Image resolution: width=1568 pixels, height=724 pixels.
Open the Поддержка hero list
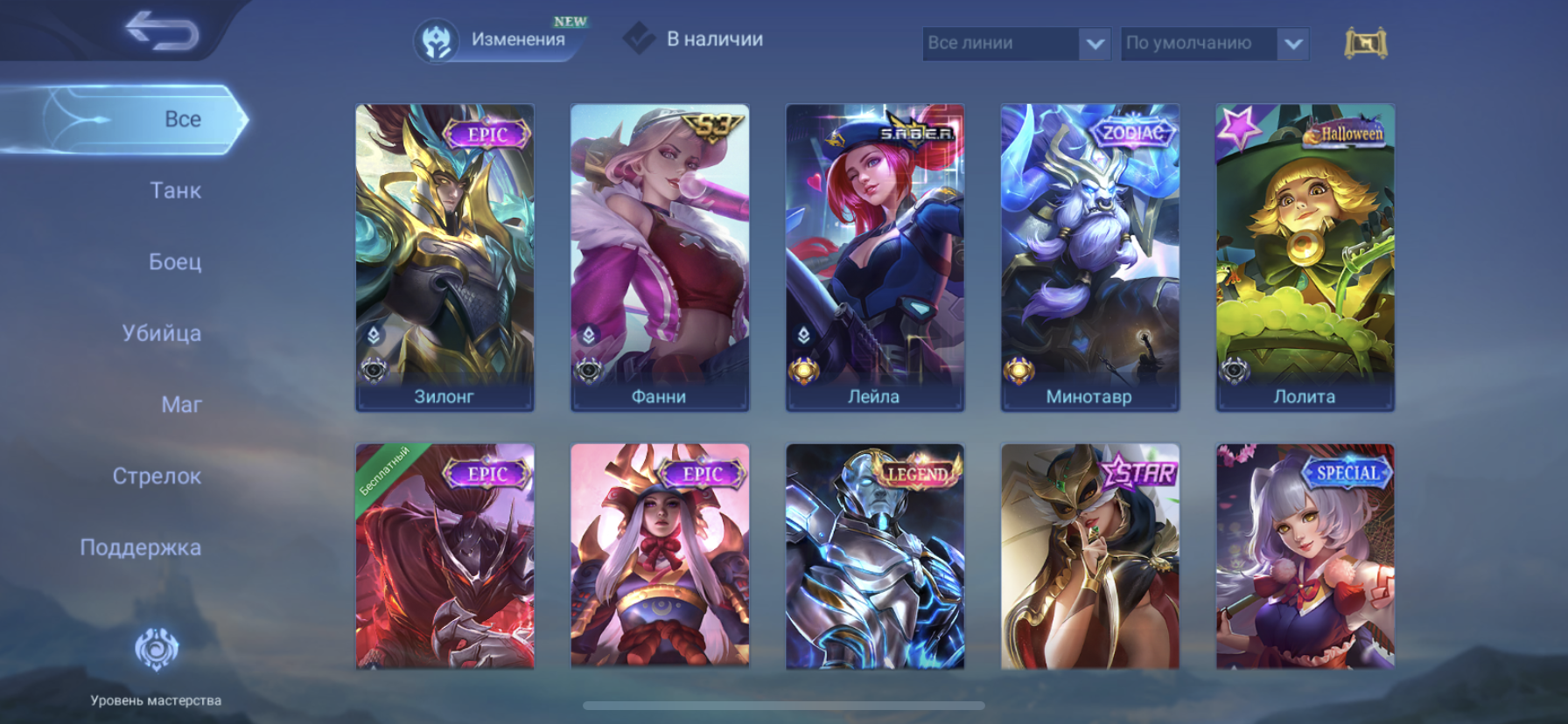(140, 547)
